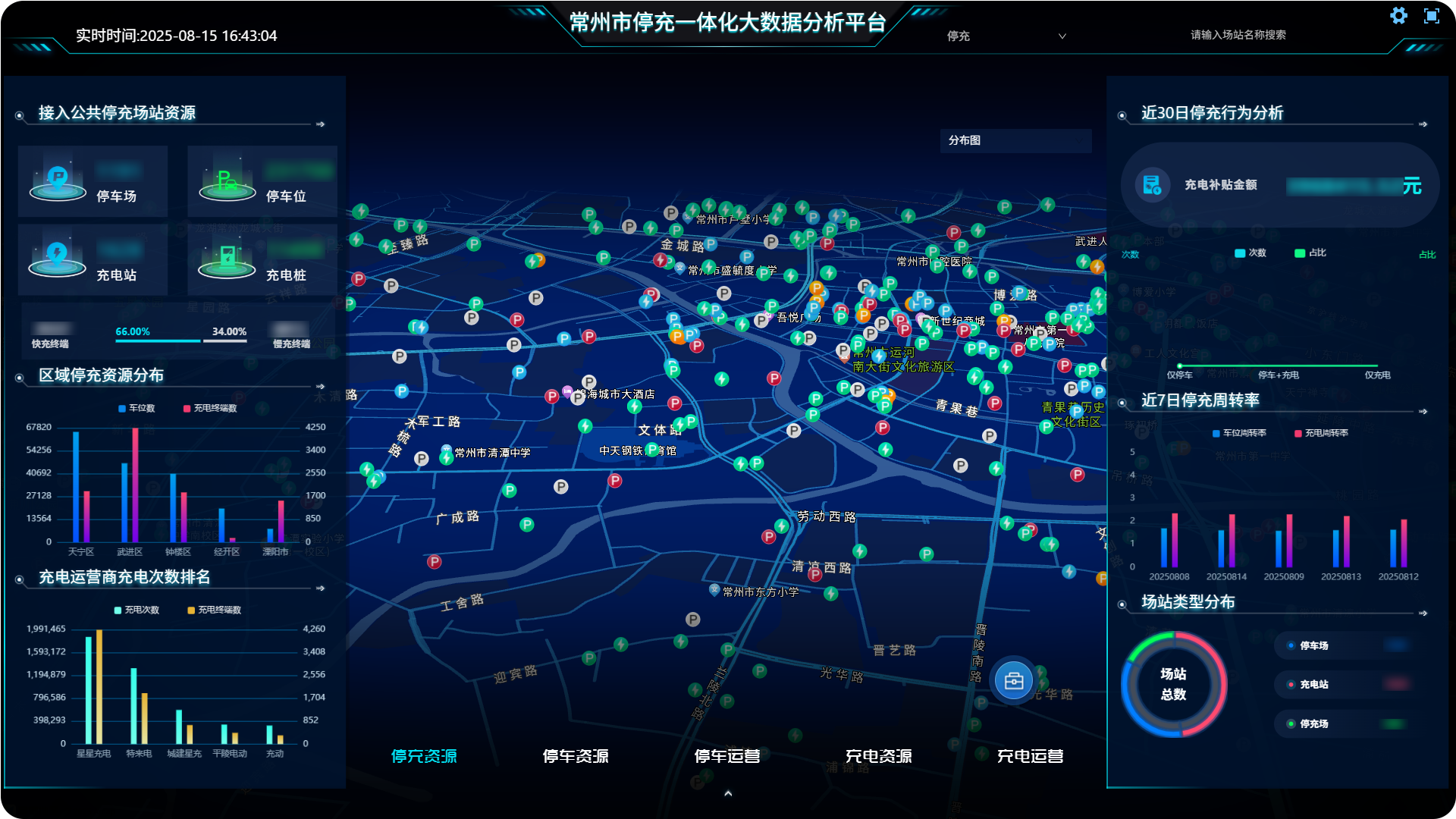Switch to the 充电运营 tab
The height and width of the screenshot is (819, 1456).
(x=1031, y=755)
